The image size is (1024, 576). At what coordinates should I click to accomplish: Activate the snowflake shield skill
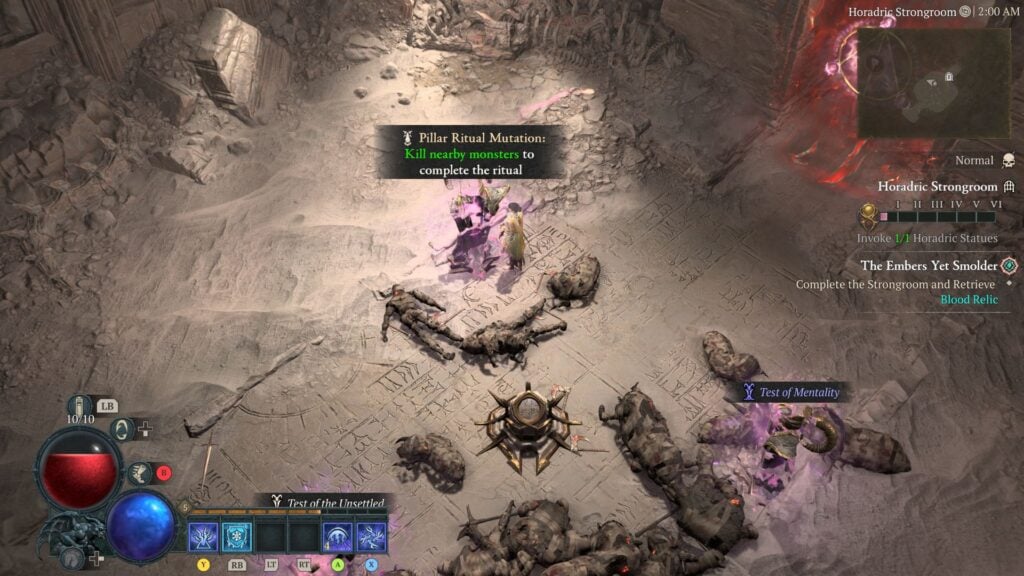click(237, 538)
